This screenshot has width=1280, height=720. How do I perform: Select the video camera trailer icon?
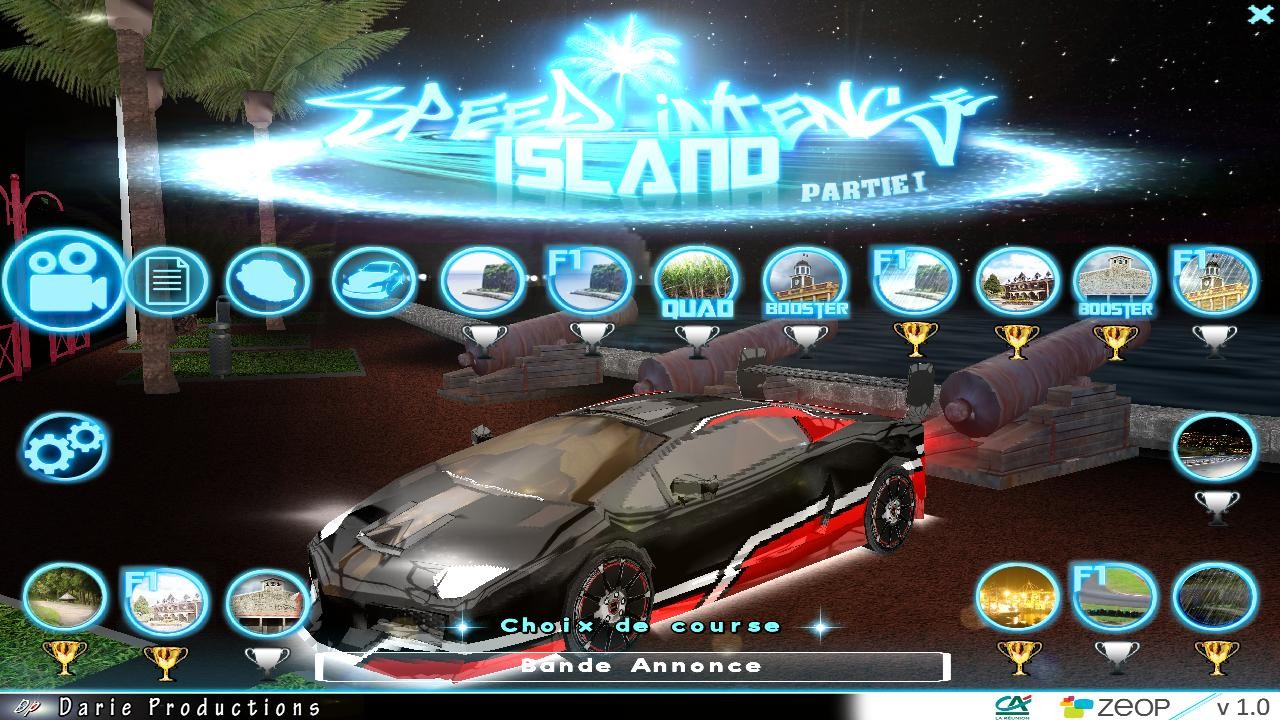(x=64, y=281)
